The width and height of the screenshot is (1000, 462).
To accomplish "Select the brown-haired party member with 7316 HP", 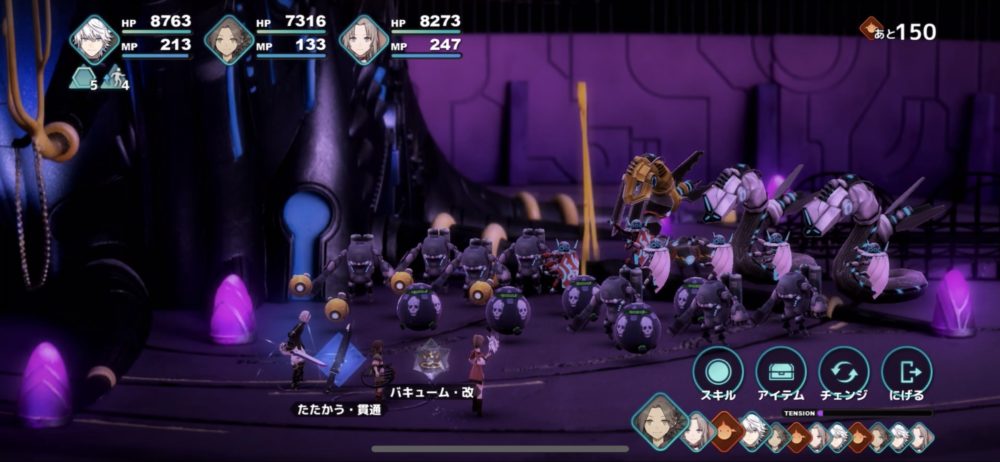I will (x=229, y=40).
